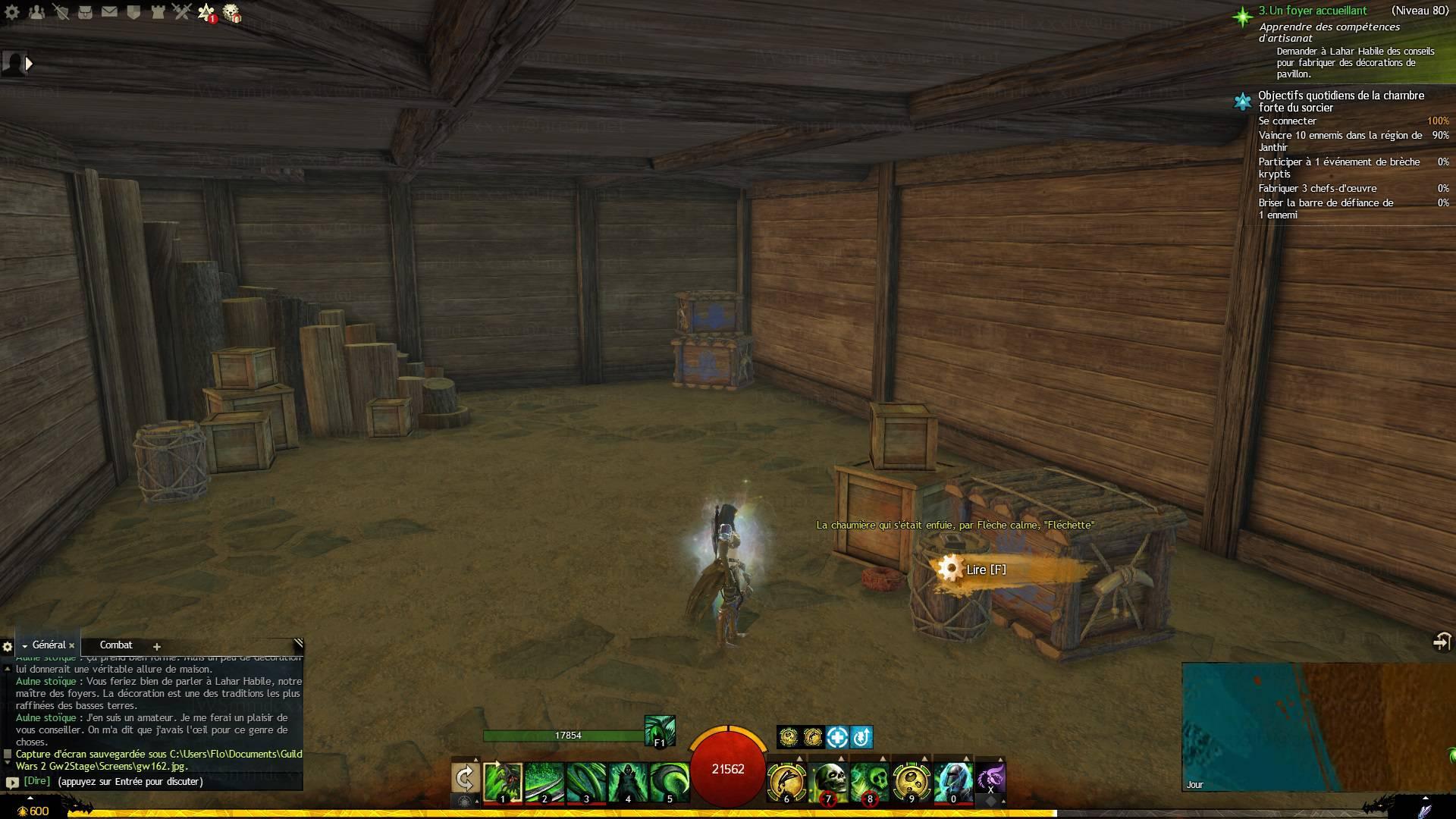The width and height of the screenshot is (1456, 819).
Task: Open the game menu gear icon
Action: [12, 12]
